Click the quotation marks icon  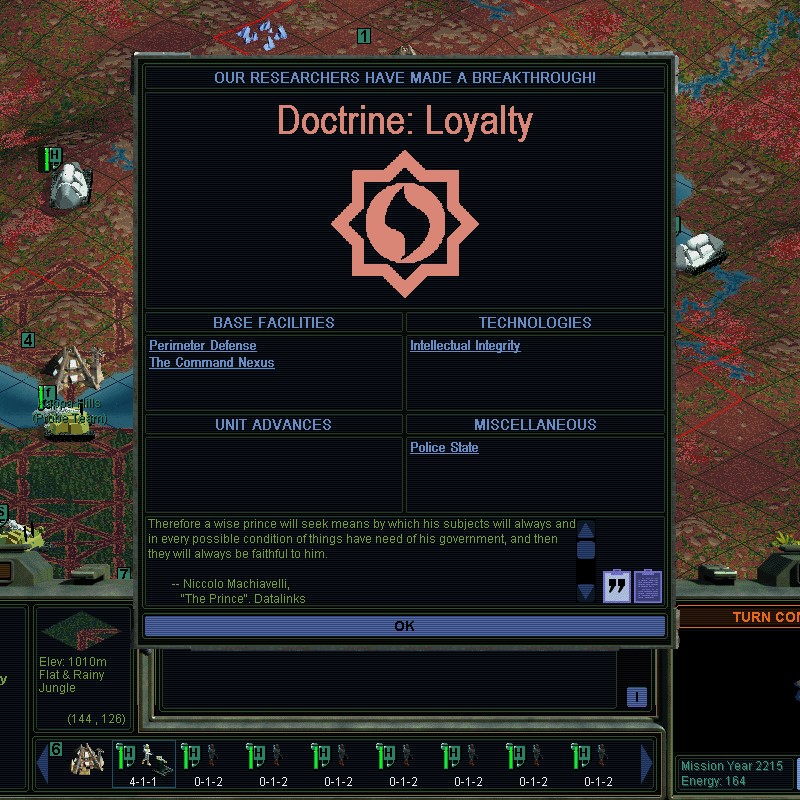pos(617,585)
